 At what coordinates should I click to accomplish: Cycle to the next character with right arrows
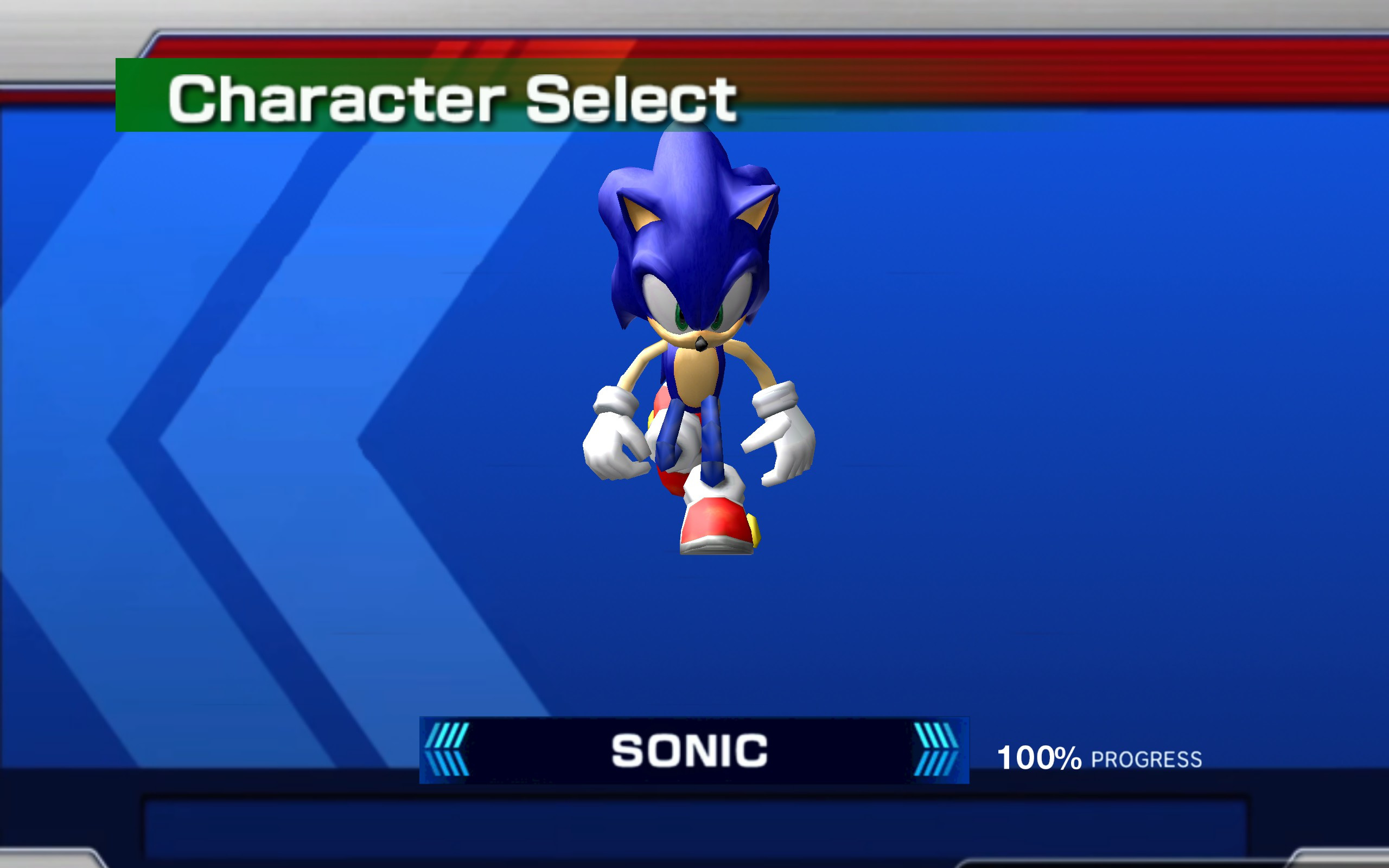(x=935, y=748)
